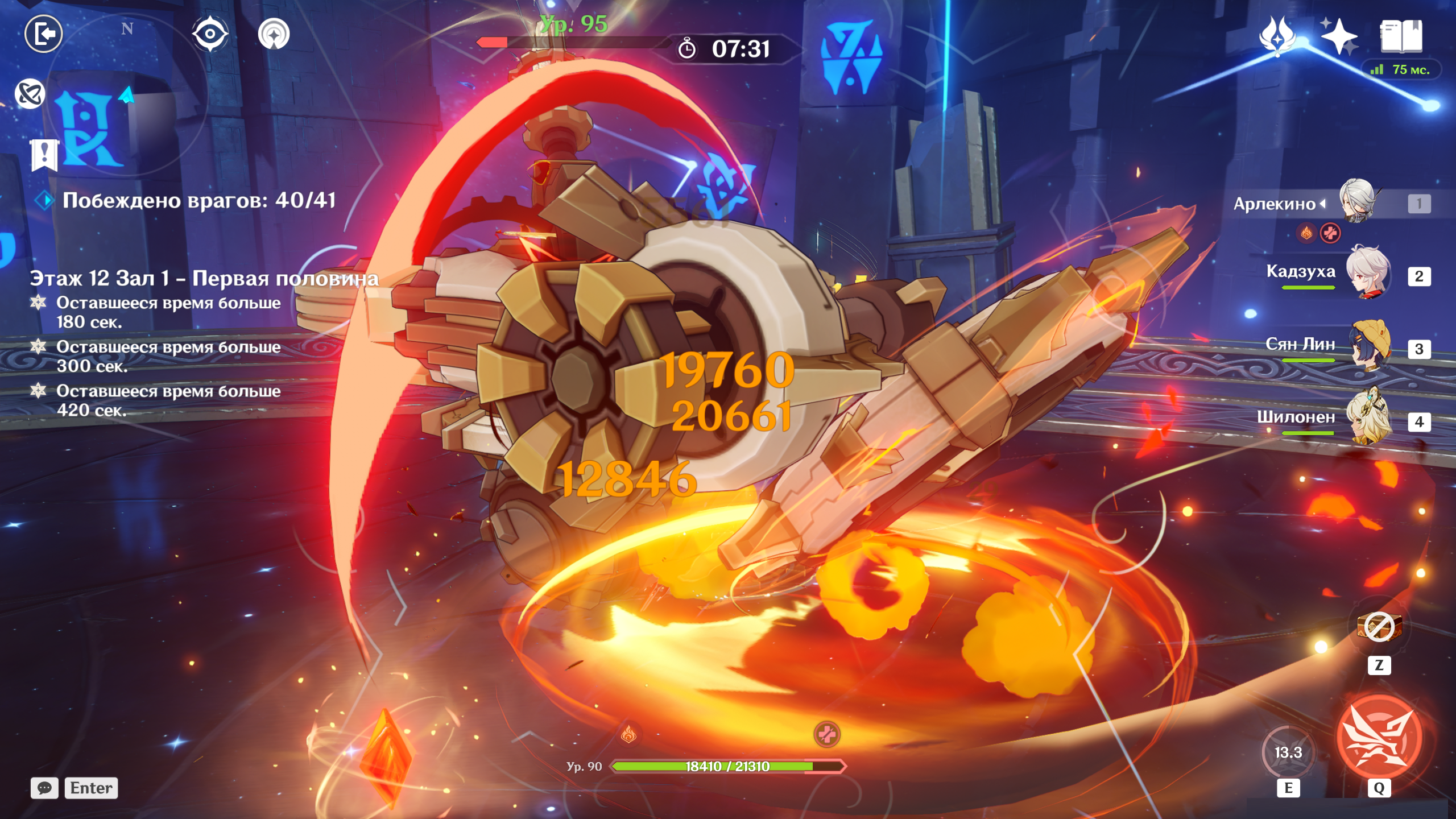The width and height of the screenshot is (1456, 819).
Task: Tap the target-ring icon beside the eye
Action: click(x=274, y=34)
